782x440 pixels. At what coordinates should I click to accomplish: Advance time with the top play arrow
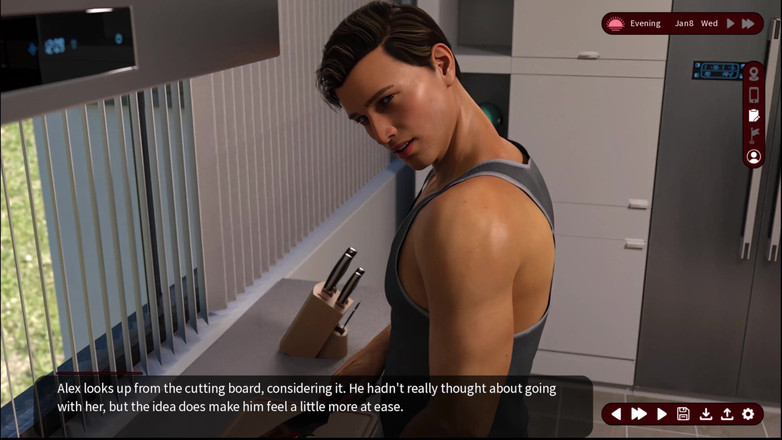pos(731,23)
